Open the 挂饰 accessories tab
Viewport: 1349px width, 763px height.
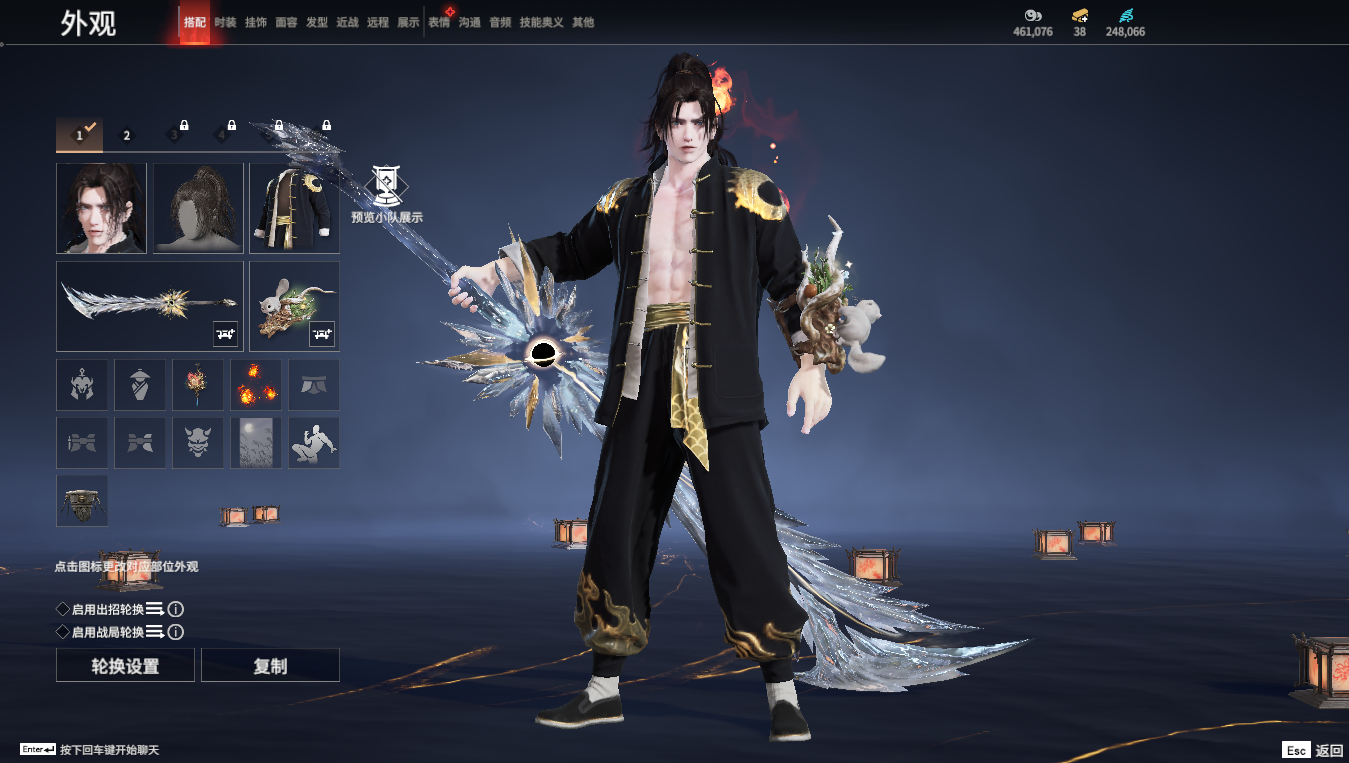point(256,22)
